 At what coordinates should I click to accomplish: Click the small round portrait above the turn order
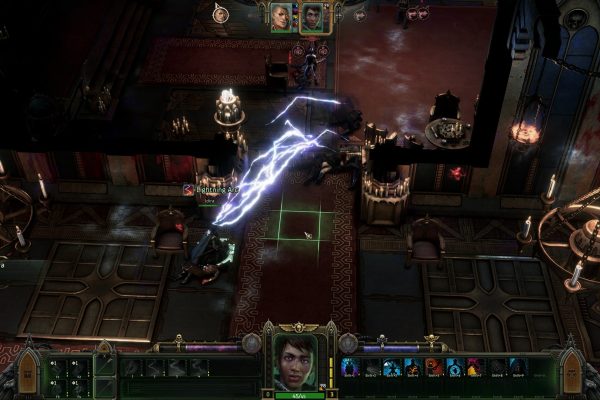tap(220, 13)
